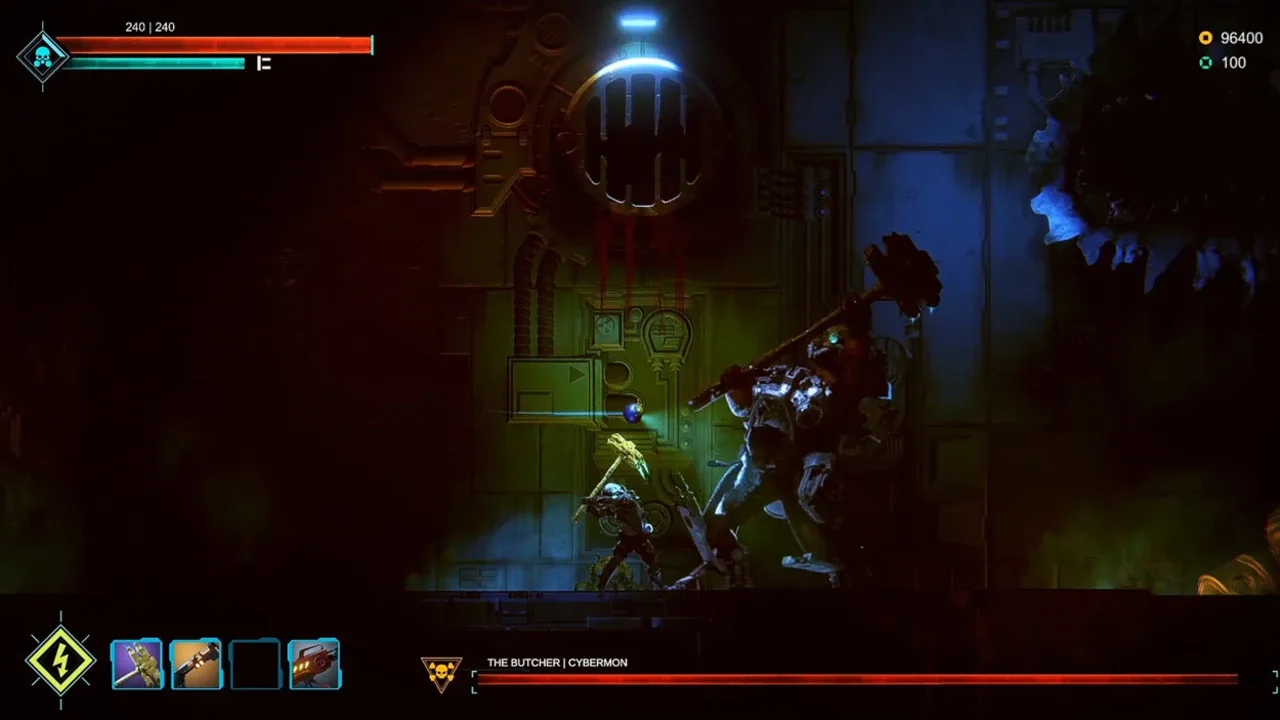Equip the orange heavy gun slot
The height and width of the screenshot is (720, 1280).
314,664
